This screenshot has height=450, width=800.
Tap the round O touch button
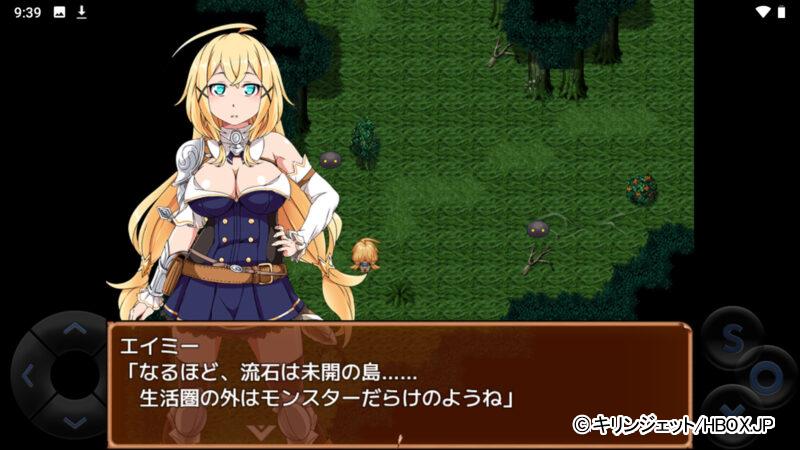pyautogui.click(x=767, y=378)
